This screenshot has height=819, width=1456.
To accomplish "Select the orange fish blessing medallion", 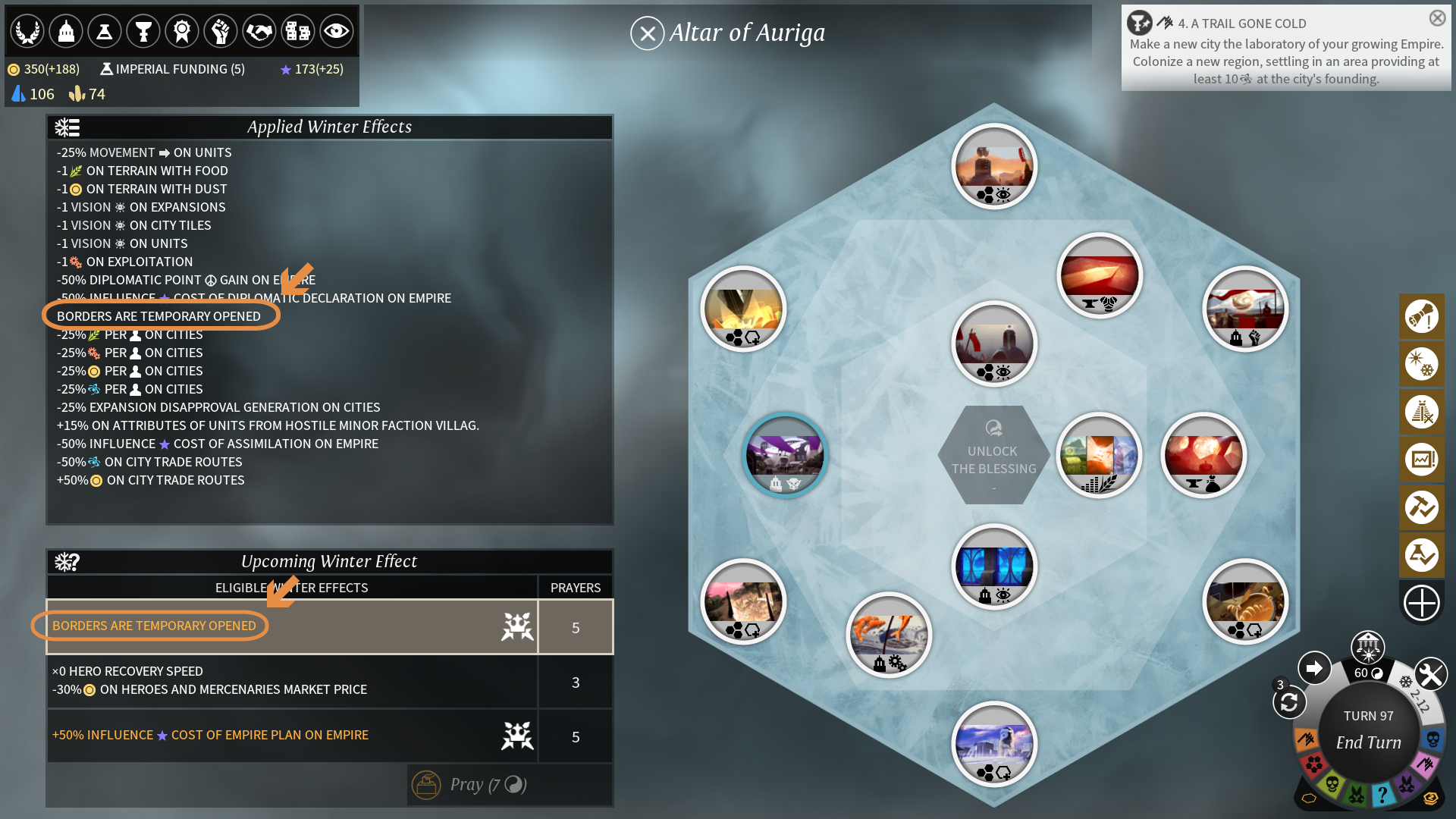I will pos(889,635).
